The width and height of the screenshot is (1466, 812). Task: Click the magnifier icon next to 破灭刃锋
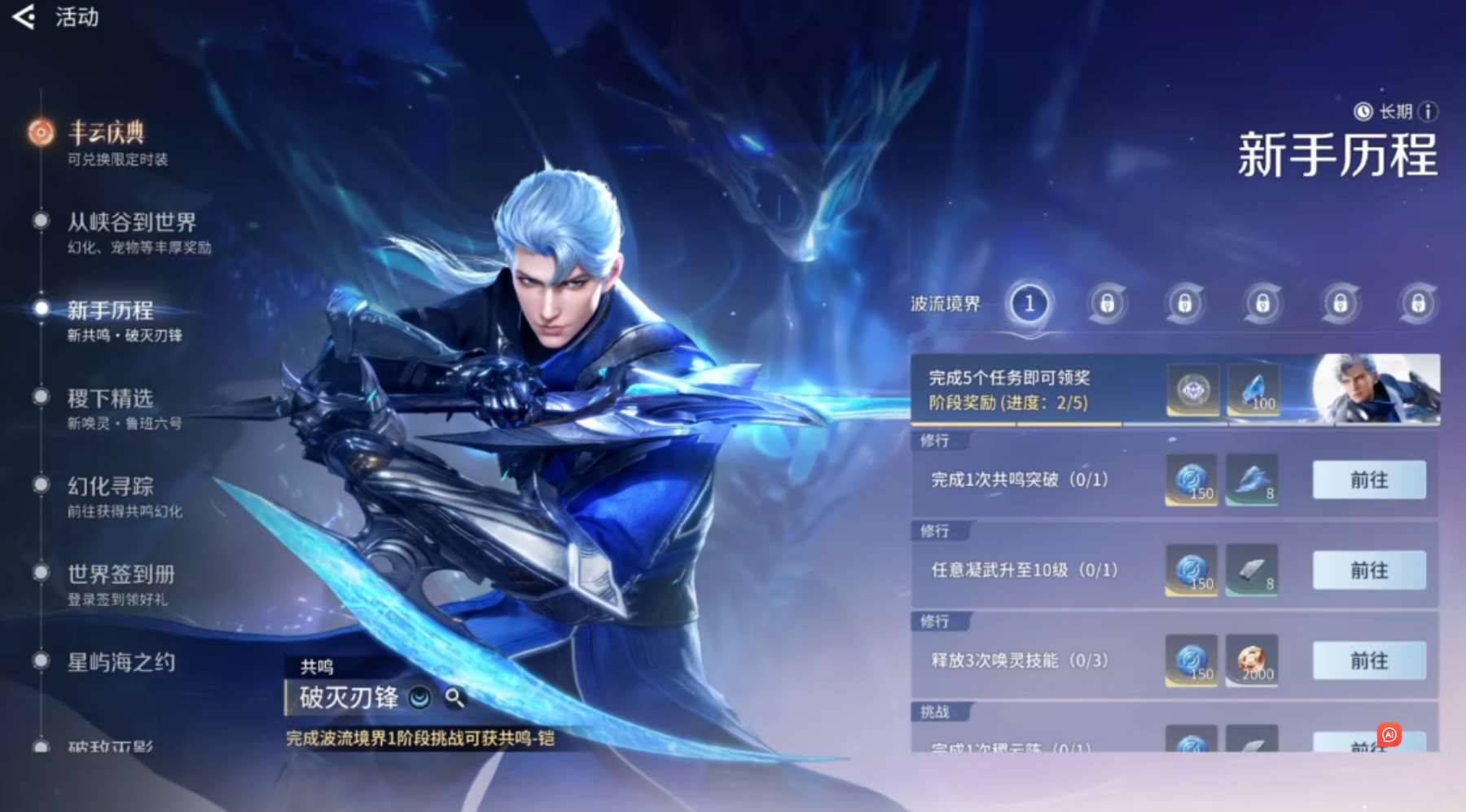[456, 699]
